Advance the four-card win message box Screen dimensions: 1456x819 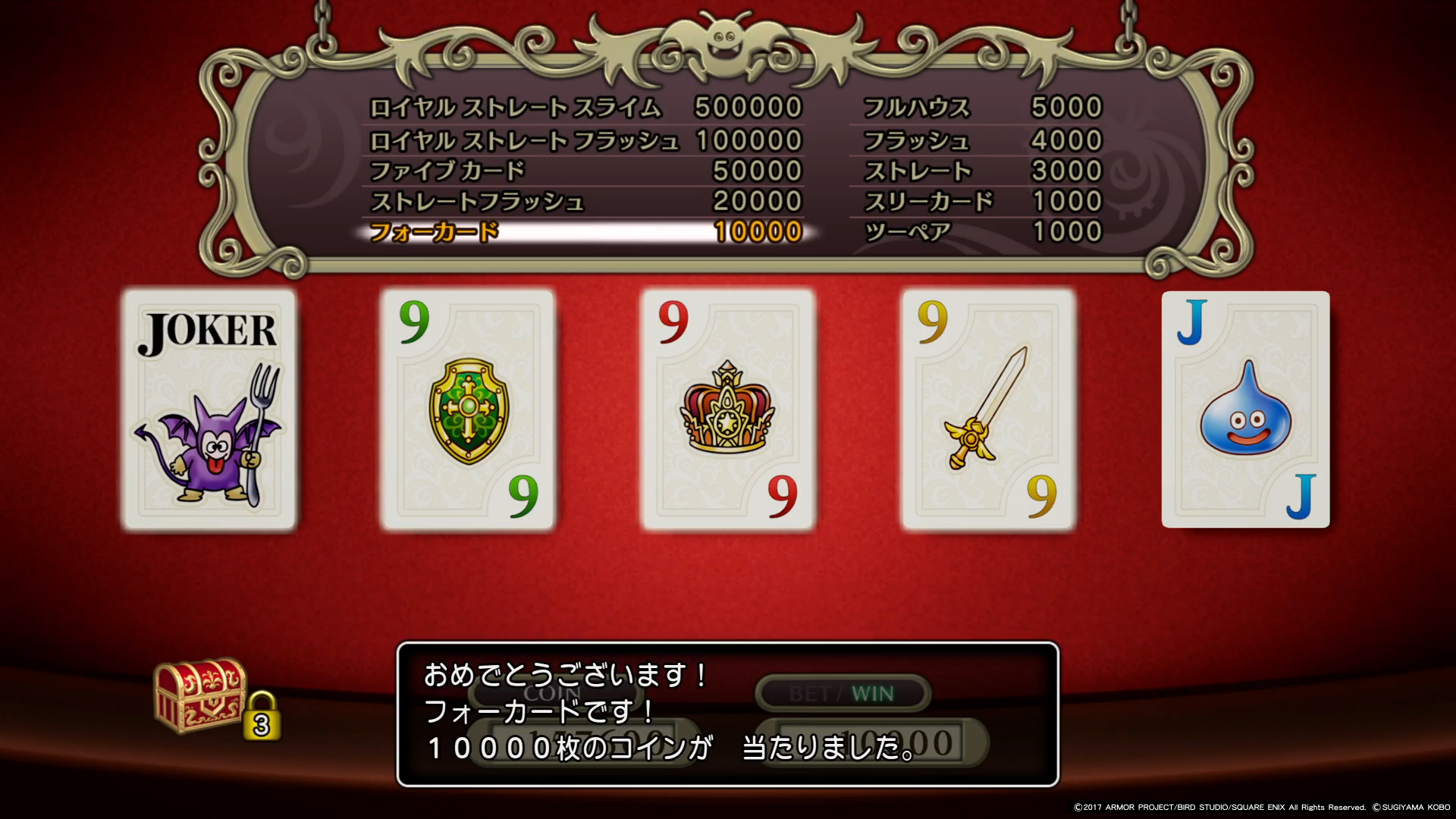[727, 714]
